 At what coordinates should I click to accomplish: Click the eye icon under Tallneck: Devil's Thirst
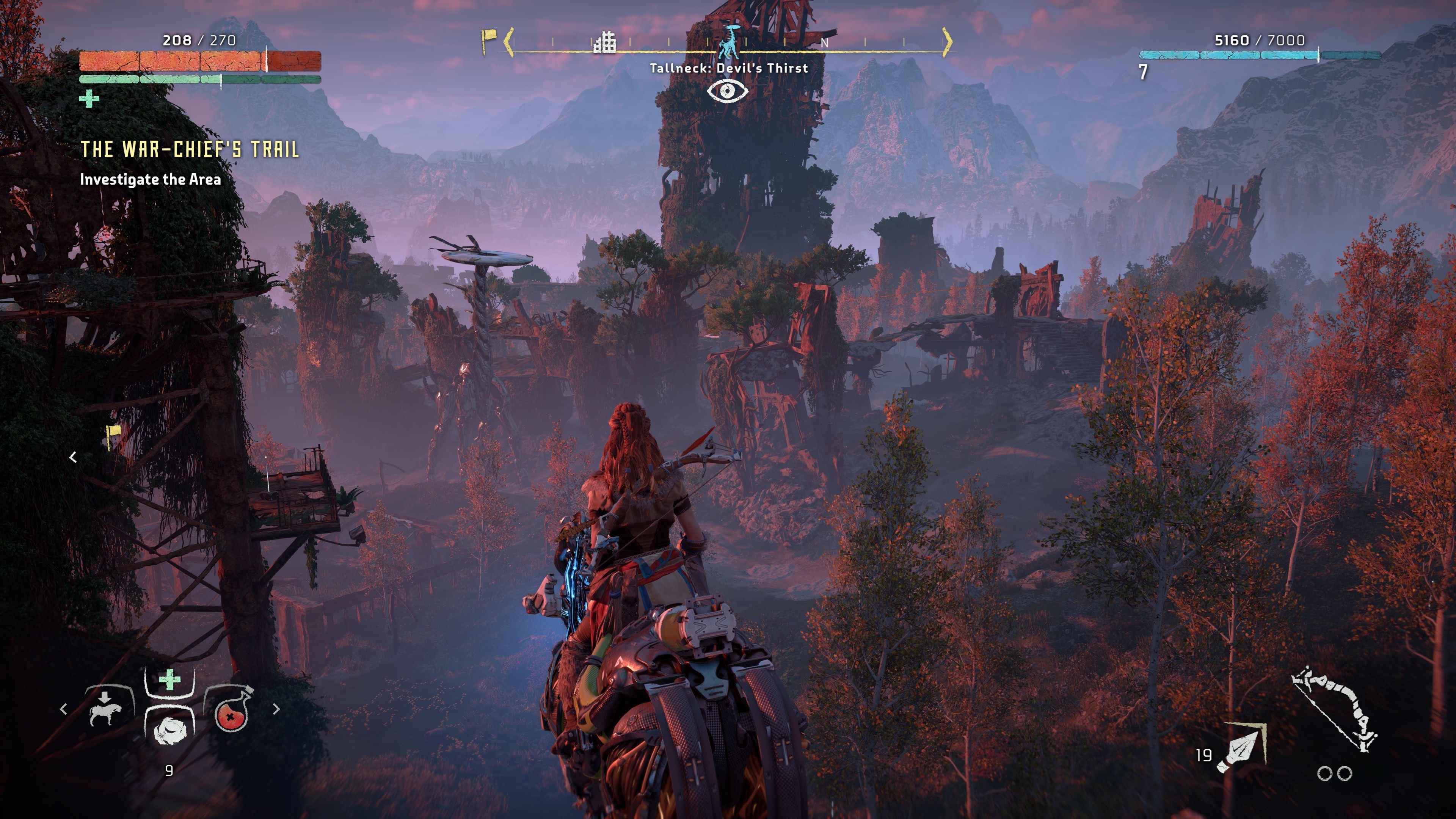[x=728, y=91]
